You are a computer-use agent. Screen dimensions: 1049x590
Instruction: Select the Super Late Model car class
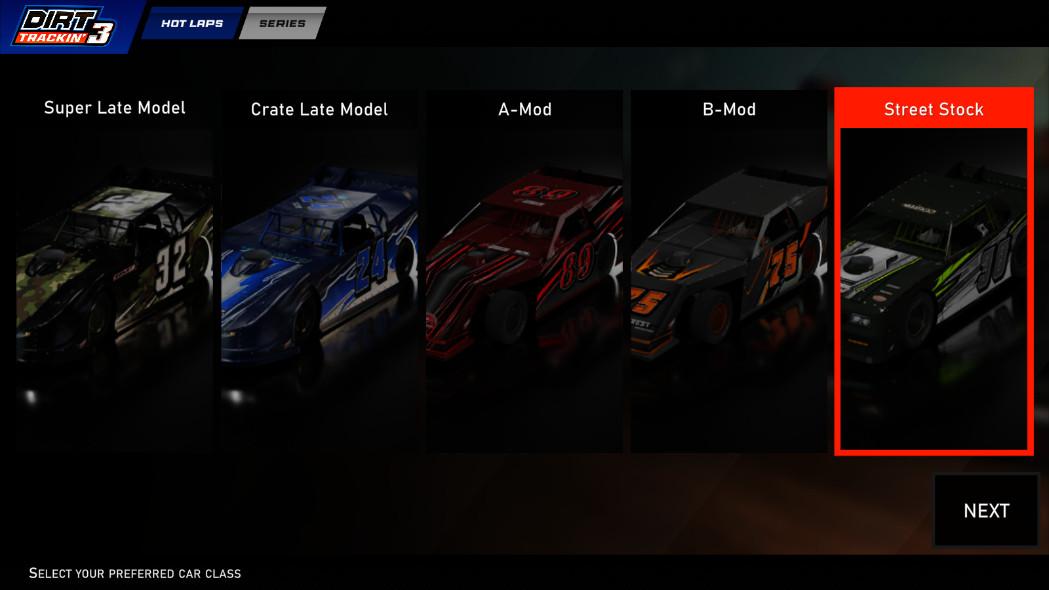pos(114,270)
